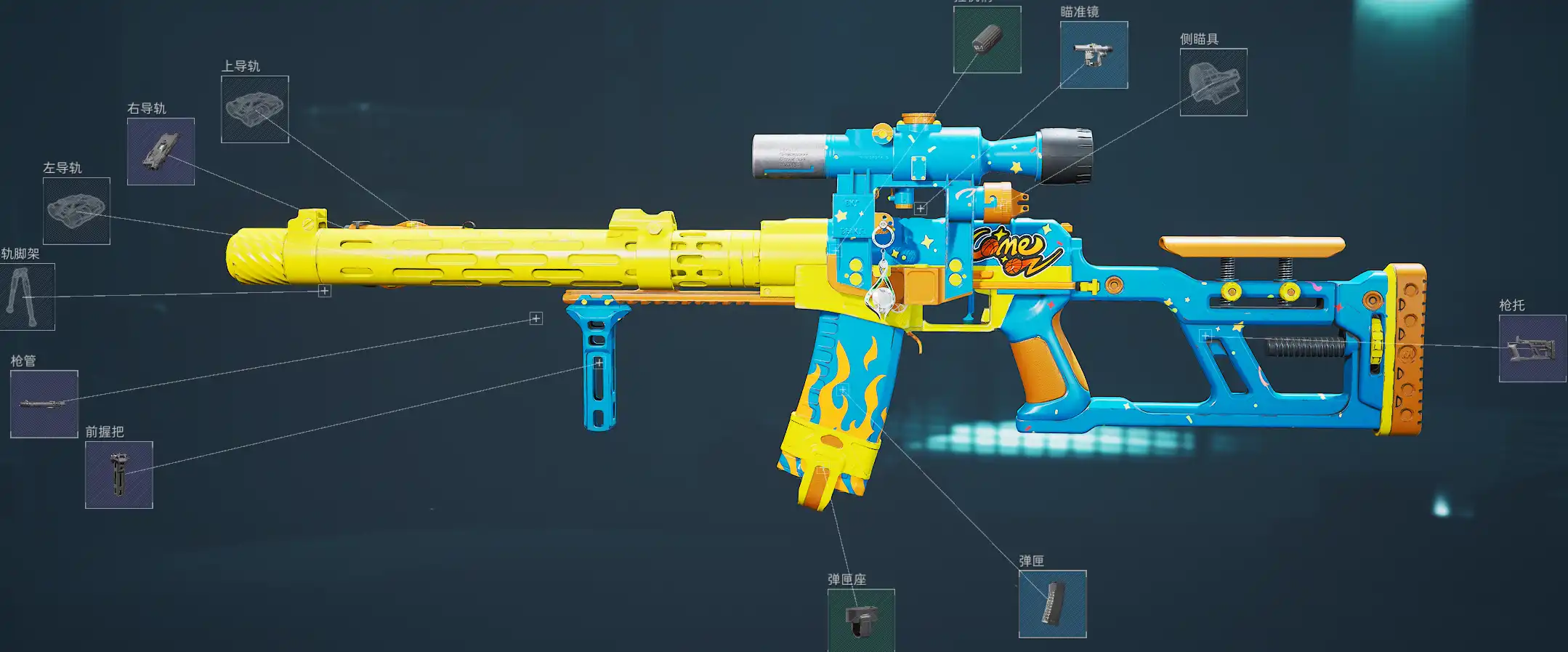Select the 侧瞄具 side sight slot
The width and height of the screenshot is (1568, 652).
(1213, 82)
